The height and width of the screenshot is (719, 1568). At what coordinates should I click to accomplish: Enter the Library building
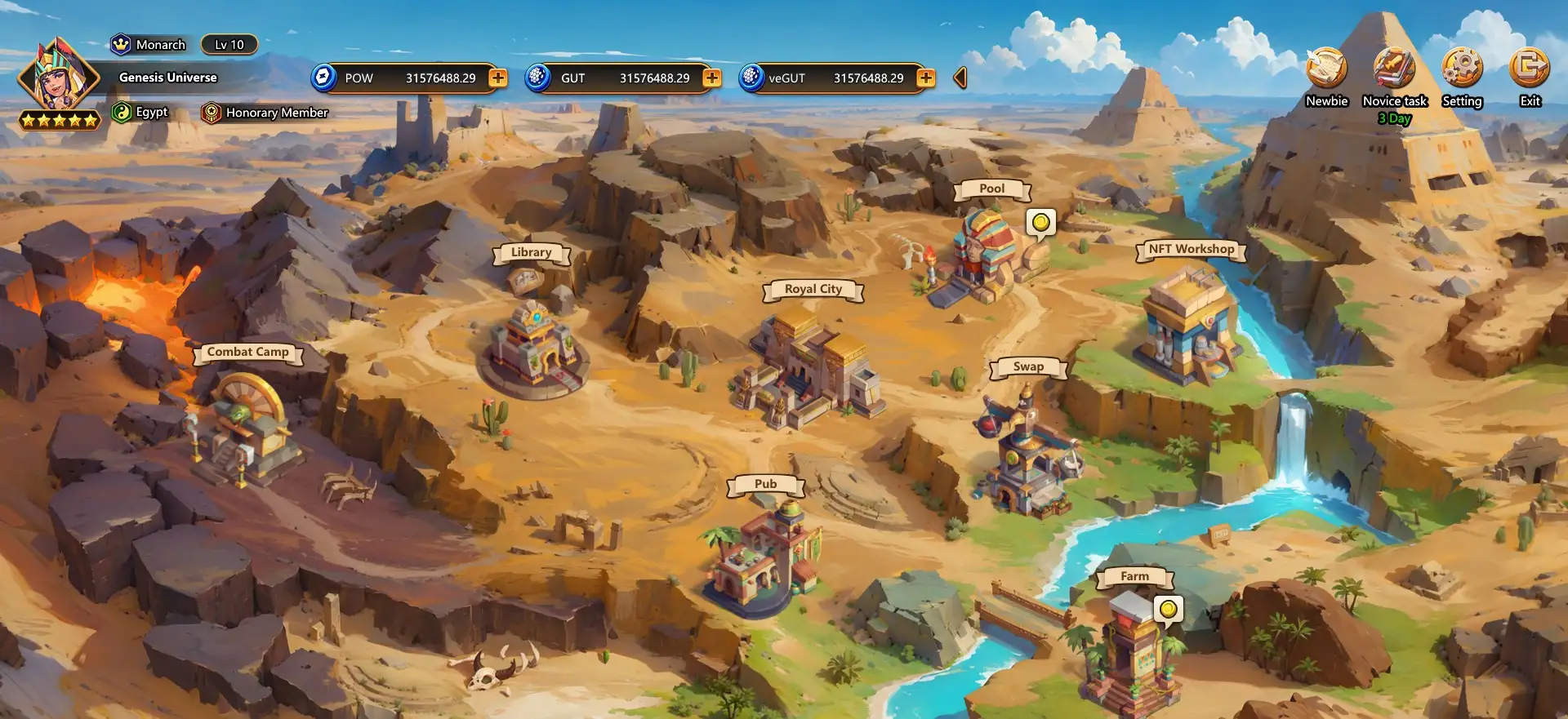(x=535, y=347)
